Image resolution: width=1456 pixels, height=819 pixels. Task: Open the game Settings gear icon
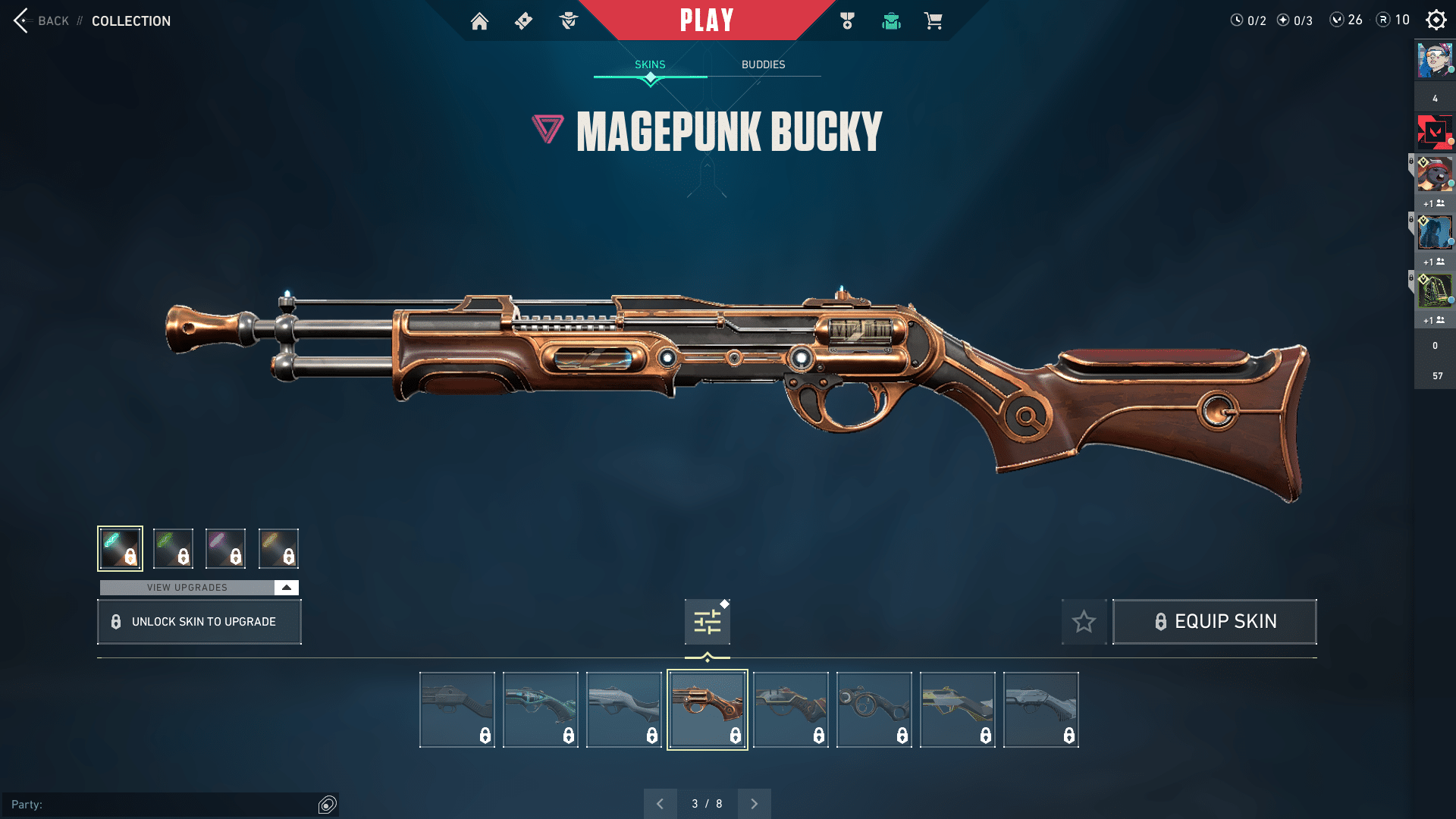1436,20
